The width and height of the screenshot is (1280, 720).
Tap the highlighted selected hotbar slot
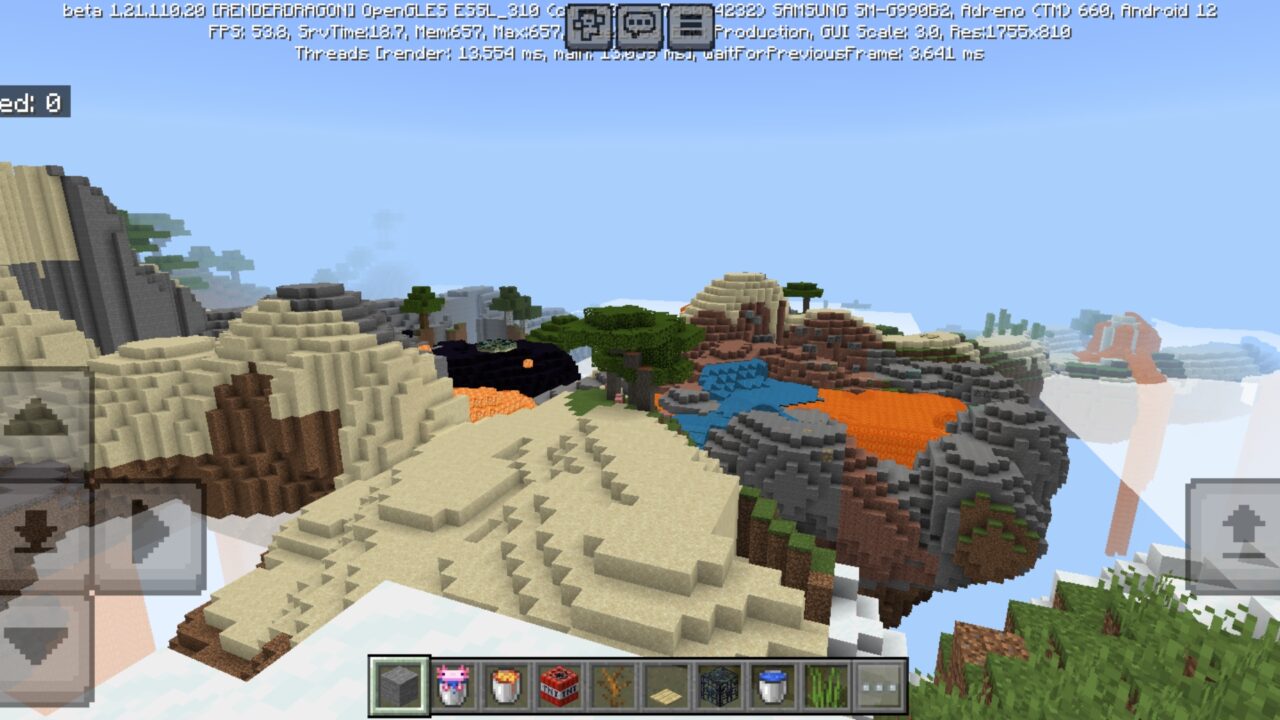coord(396,687)
